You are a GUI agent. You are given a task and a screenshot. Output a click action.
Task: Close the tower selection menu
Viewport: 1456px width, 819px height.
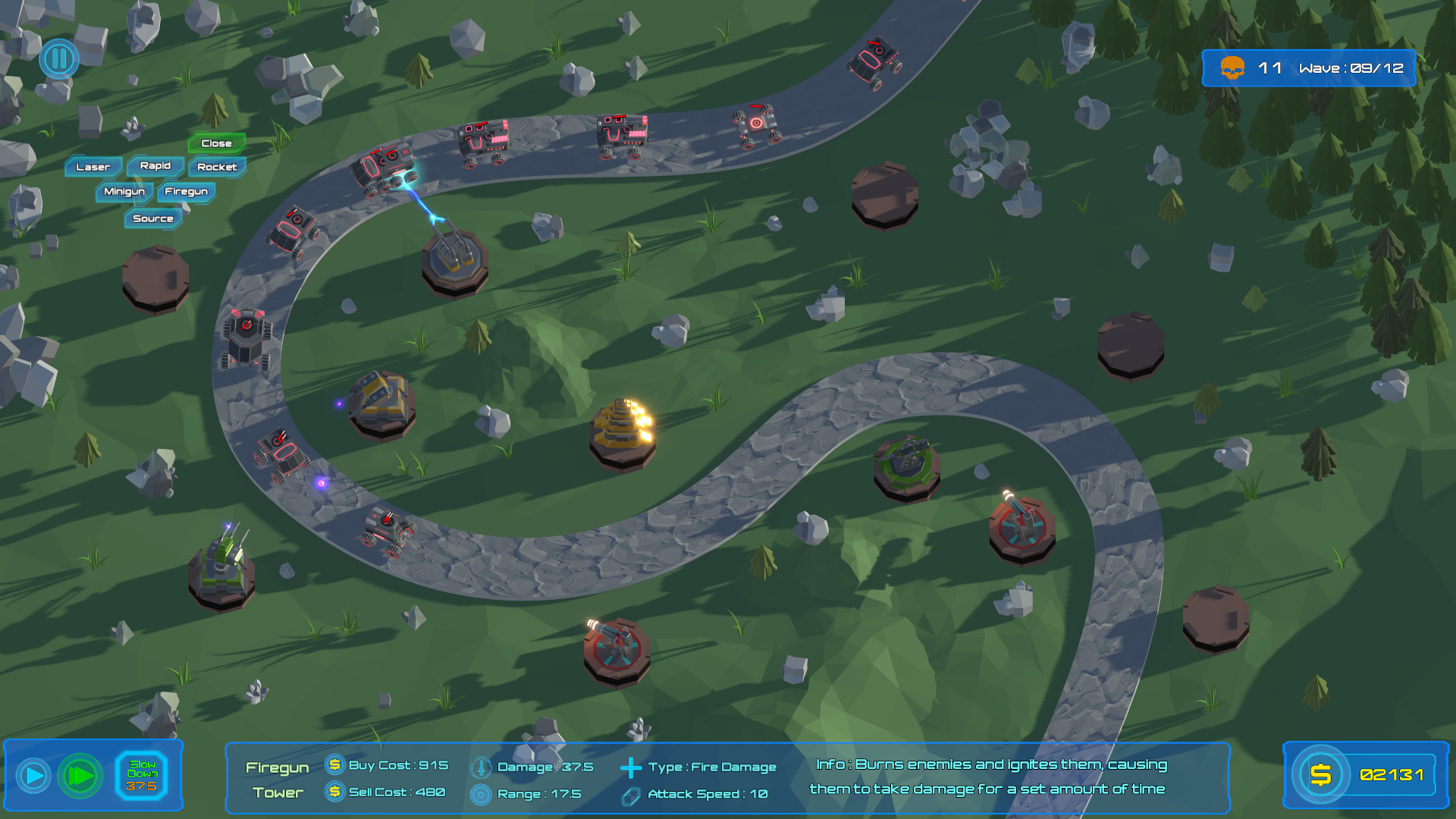tap(216, 143)
